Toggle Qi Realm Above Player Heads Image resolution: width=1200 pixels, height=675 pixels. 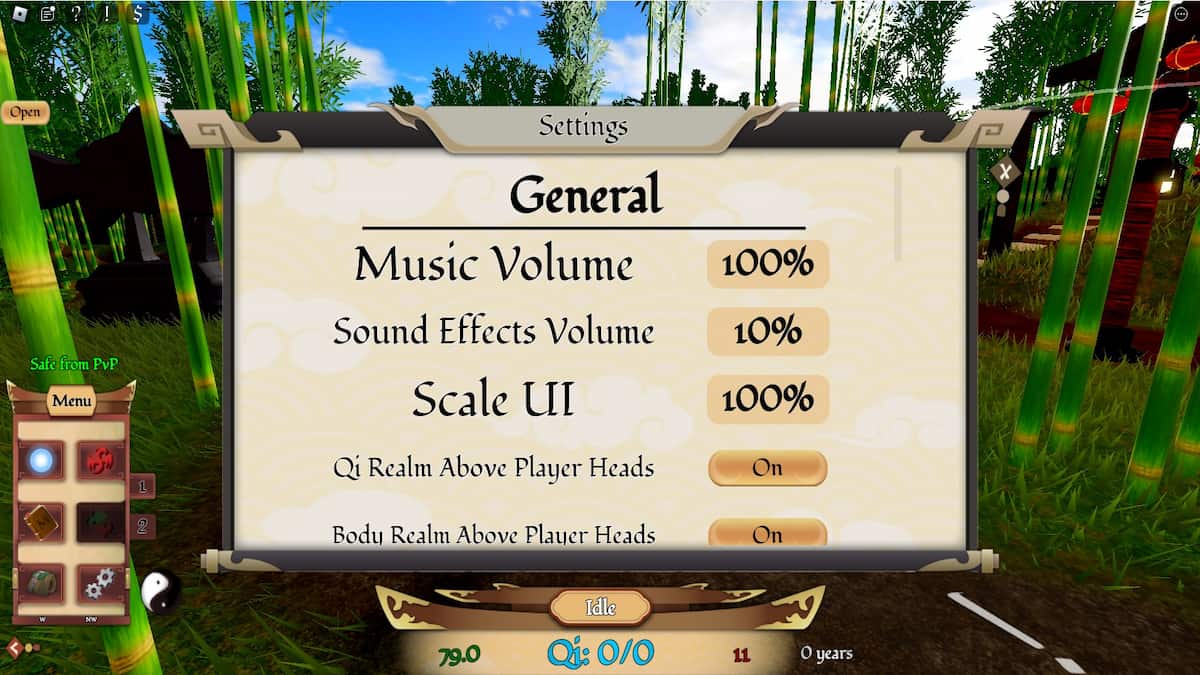click(767, 468)
